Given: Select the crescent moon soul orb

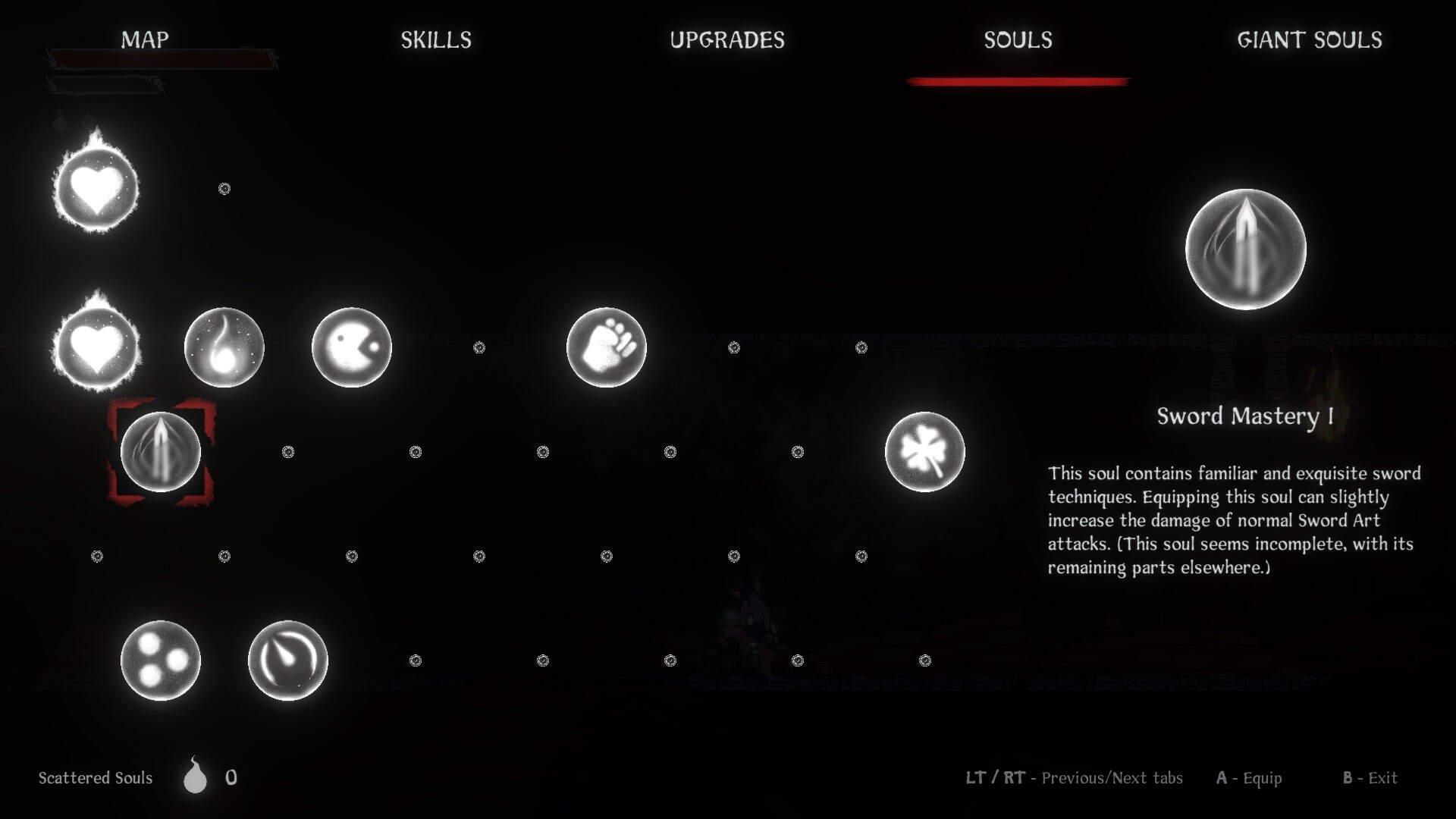Looking at the screenshot, I should tap(351, 347).
